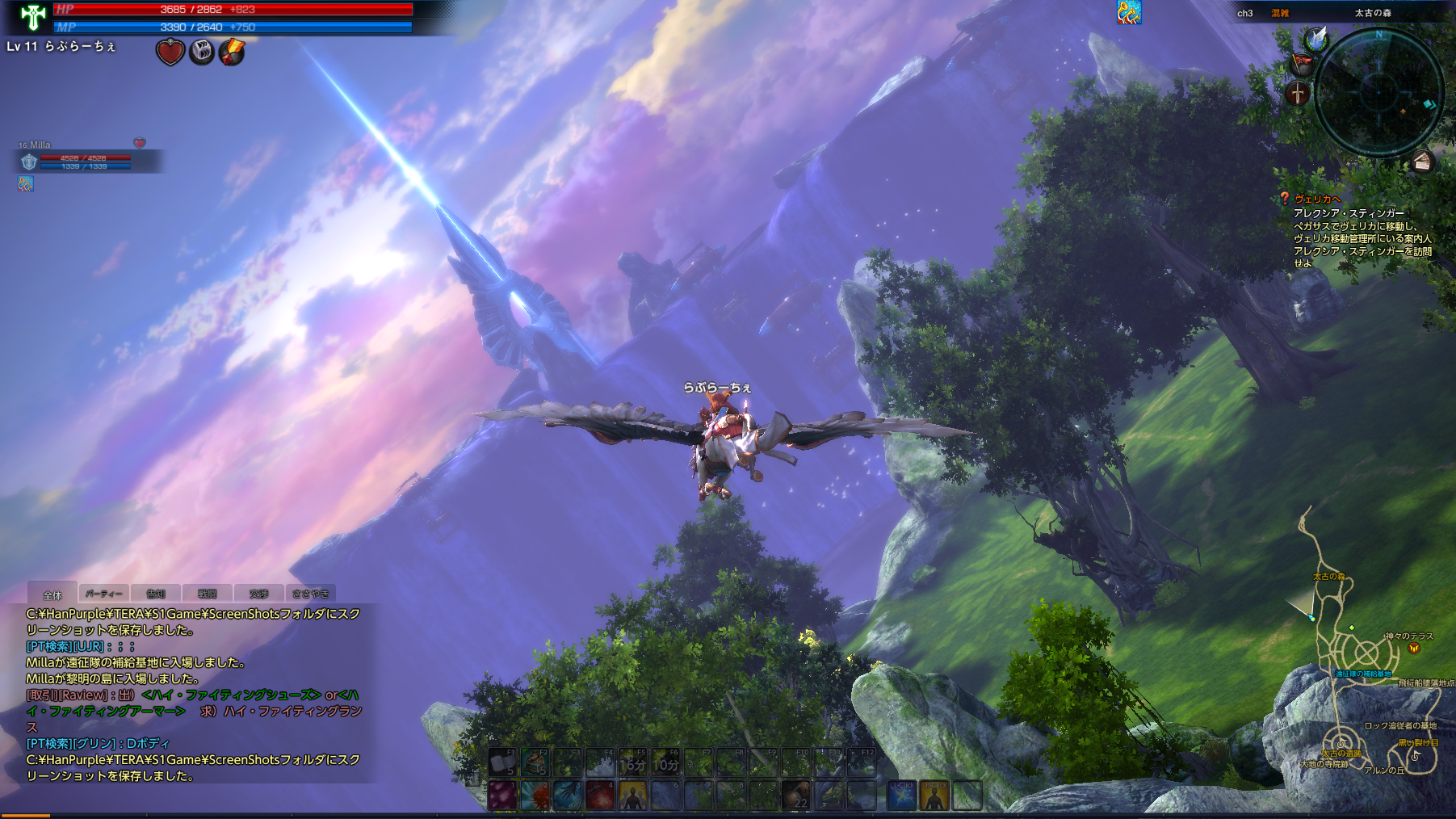Select the ヴェリカへ quest tracker entry
The height and width of the screenshot is (819, 1456).
click(x=1317, y=199)
